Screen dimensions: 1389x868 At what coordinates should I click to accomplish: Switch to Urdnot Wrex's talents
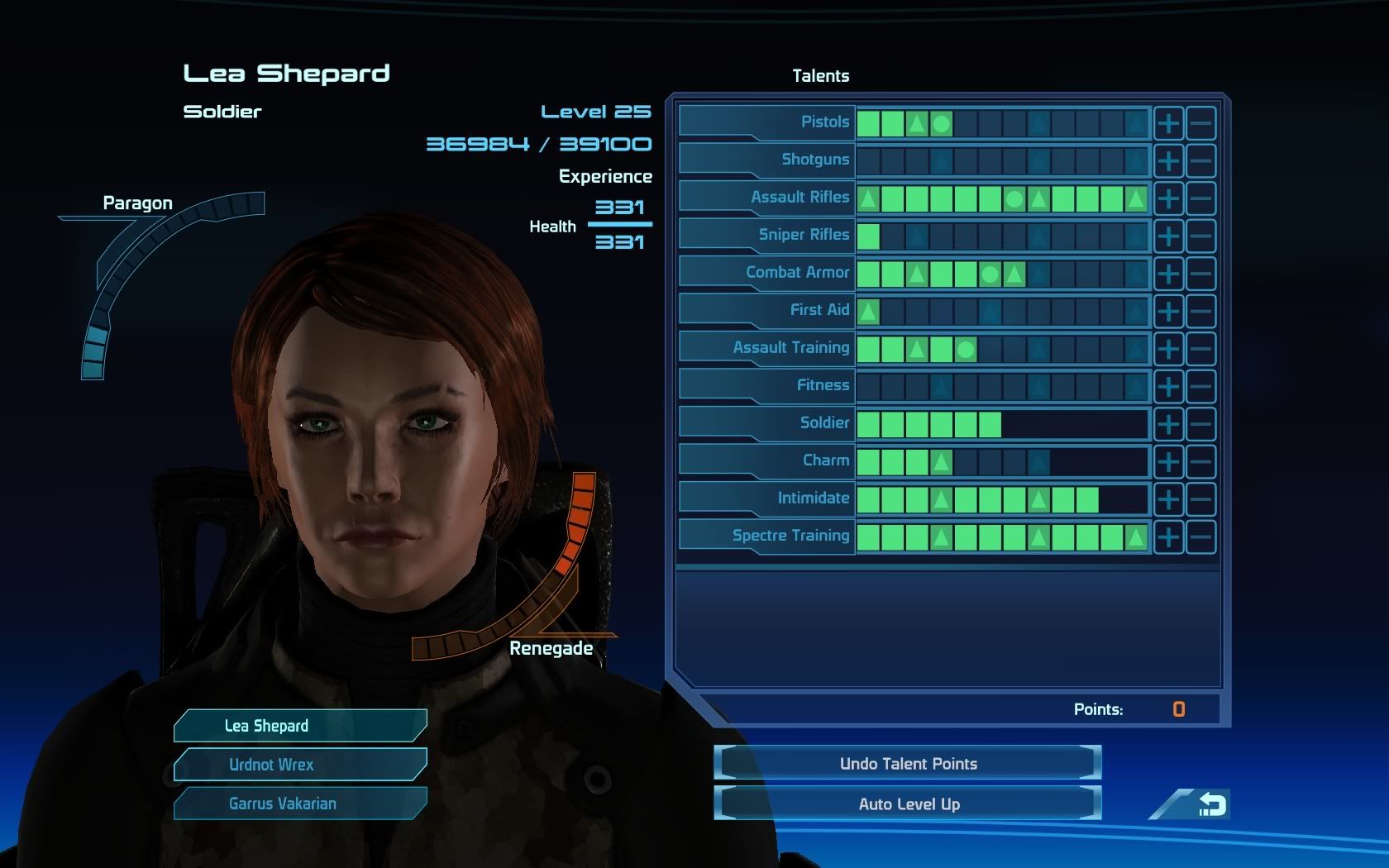coord(300,765)
